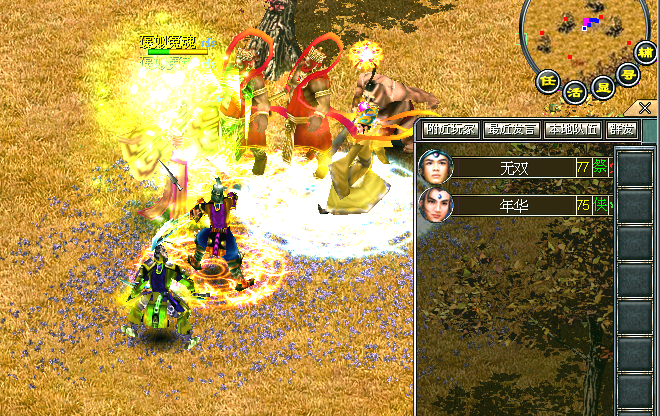The image size is (660, 416).
Task: Activate the 寻 minimap button
Action: (x=628, y=72)
